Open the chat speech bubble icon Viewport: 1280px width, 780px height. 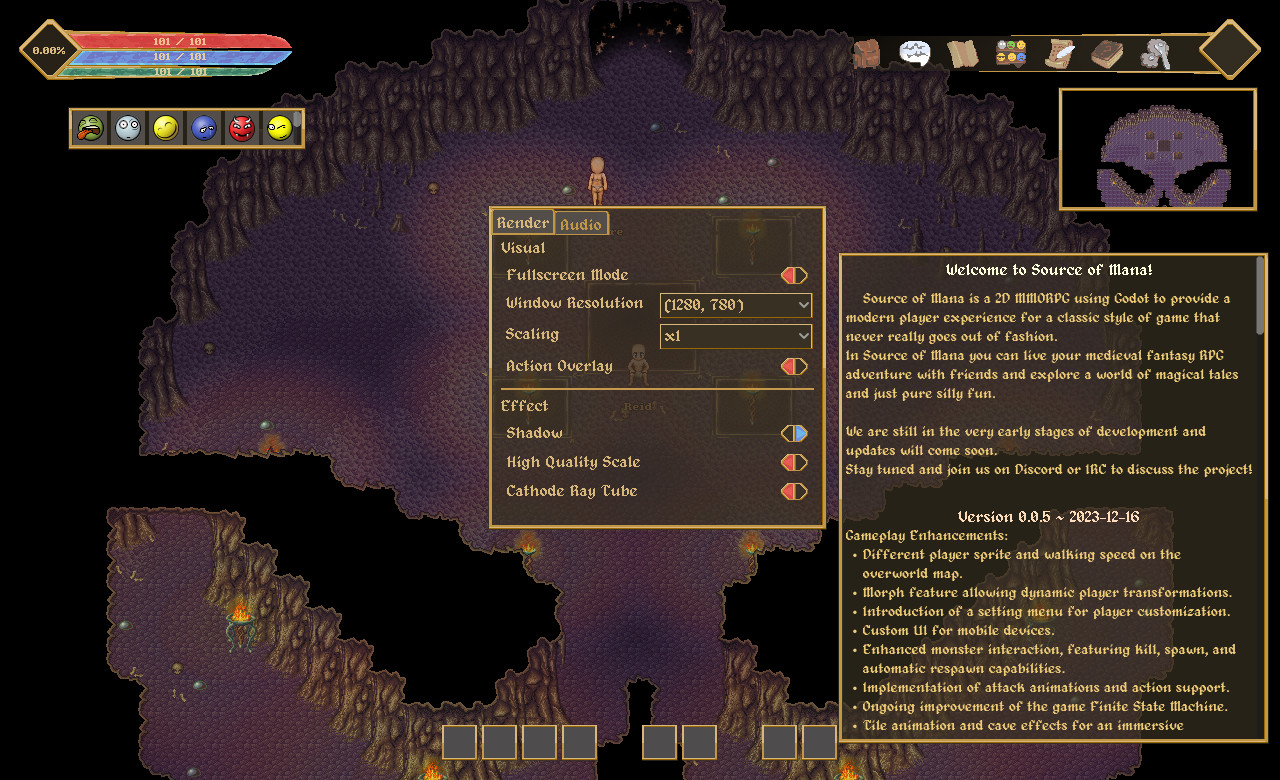click(914, 53)
